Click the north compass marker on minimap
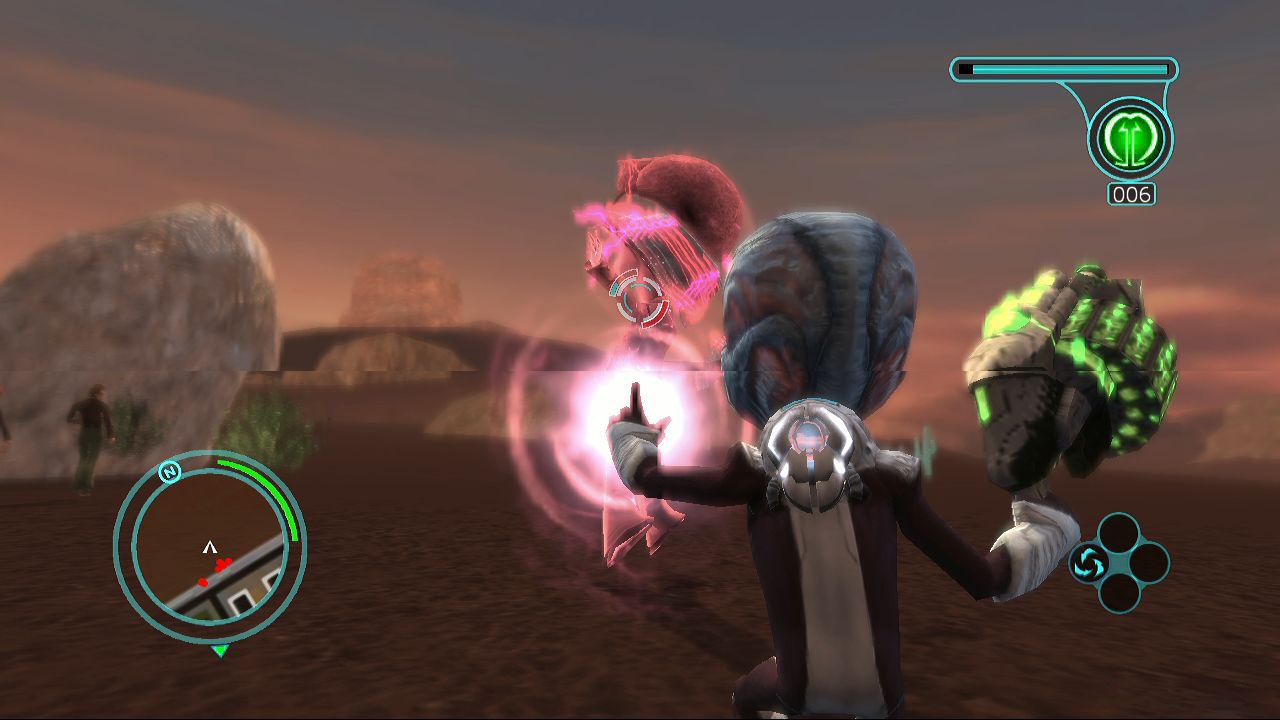 pos(170,472)
